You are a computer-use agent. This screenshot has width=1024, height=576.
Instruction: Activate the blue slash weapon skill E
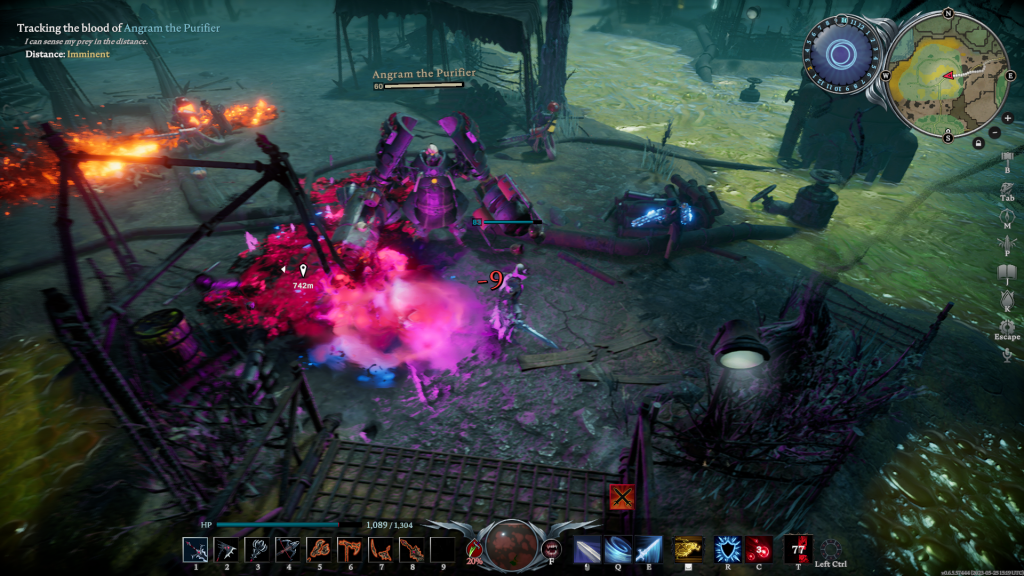tap(648, 549)
